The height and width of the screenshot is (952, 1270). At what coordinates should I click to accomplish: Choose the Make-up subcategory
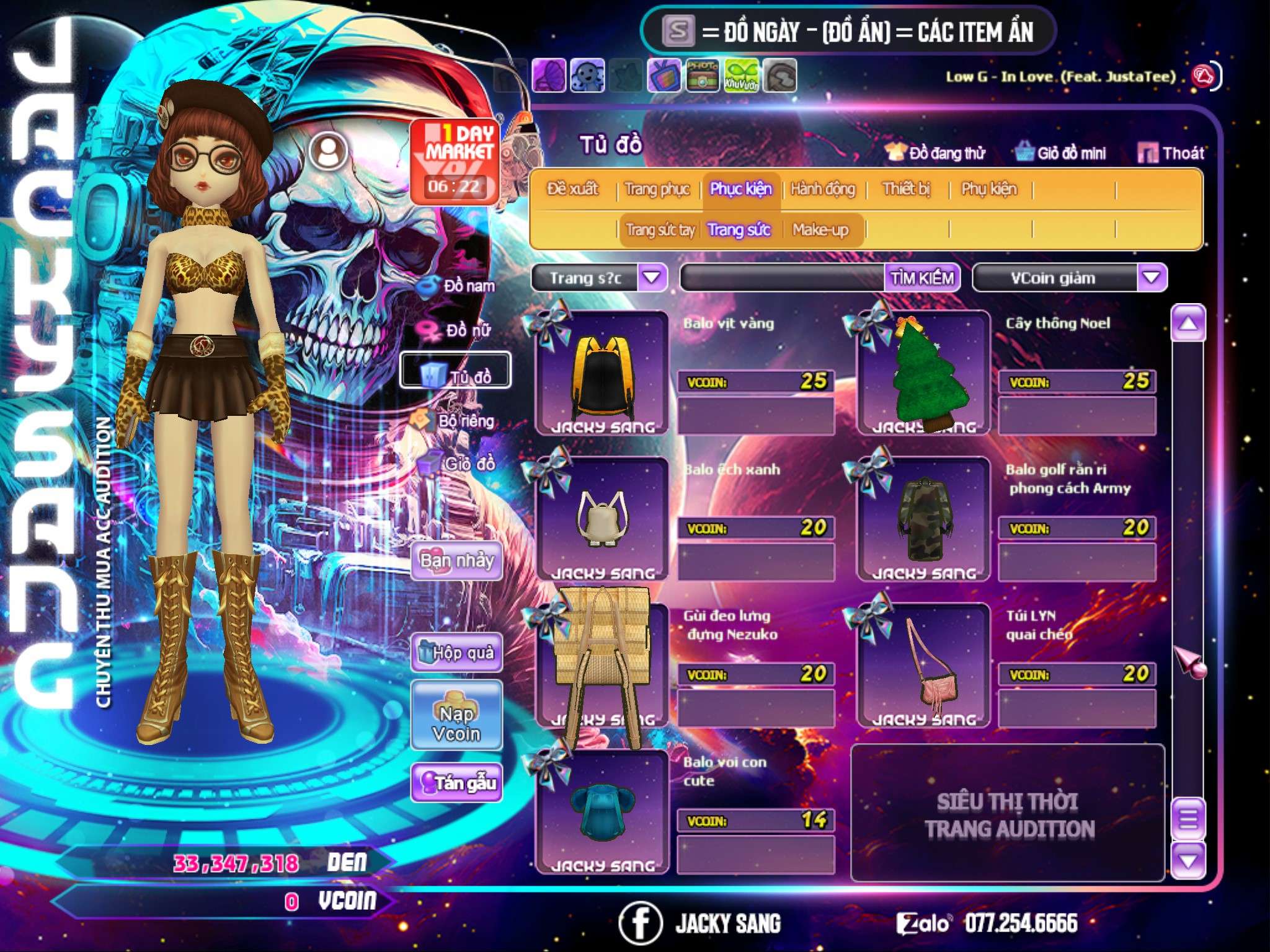[820, 230]
